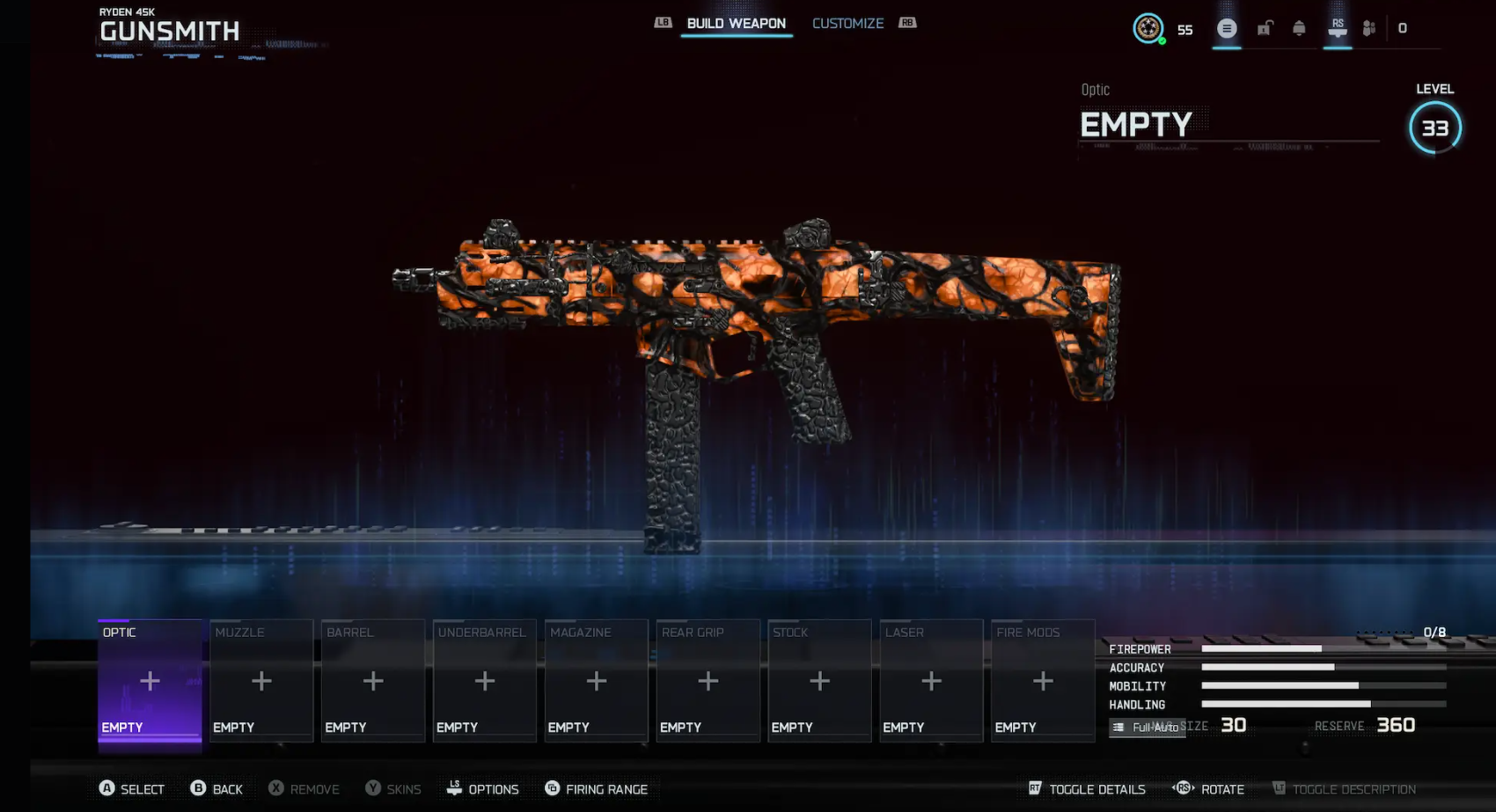Switch to the Customize tab

(847, 24)
